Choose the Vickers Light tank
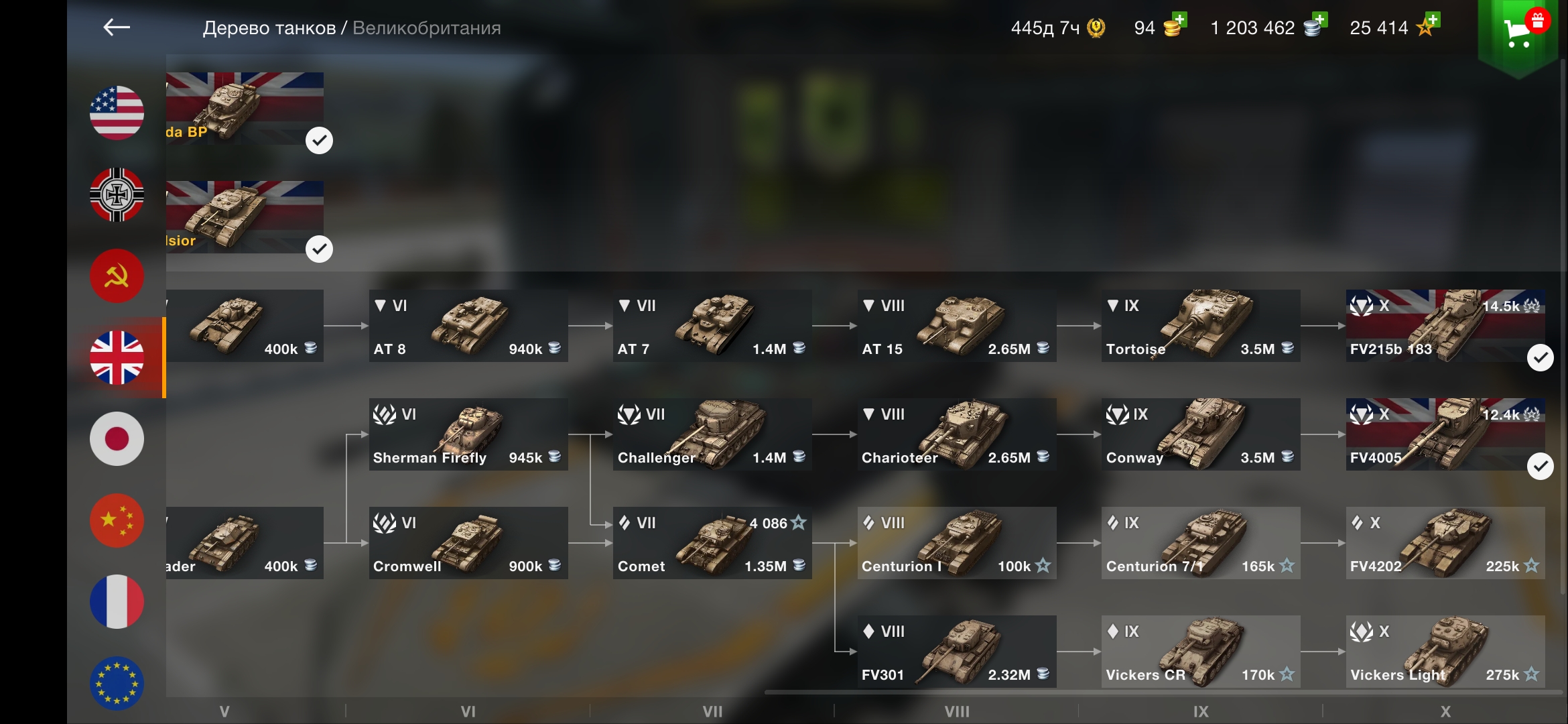 [1445, 652]
